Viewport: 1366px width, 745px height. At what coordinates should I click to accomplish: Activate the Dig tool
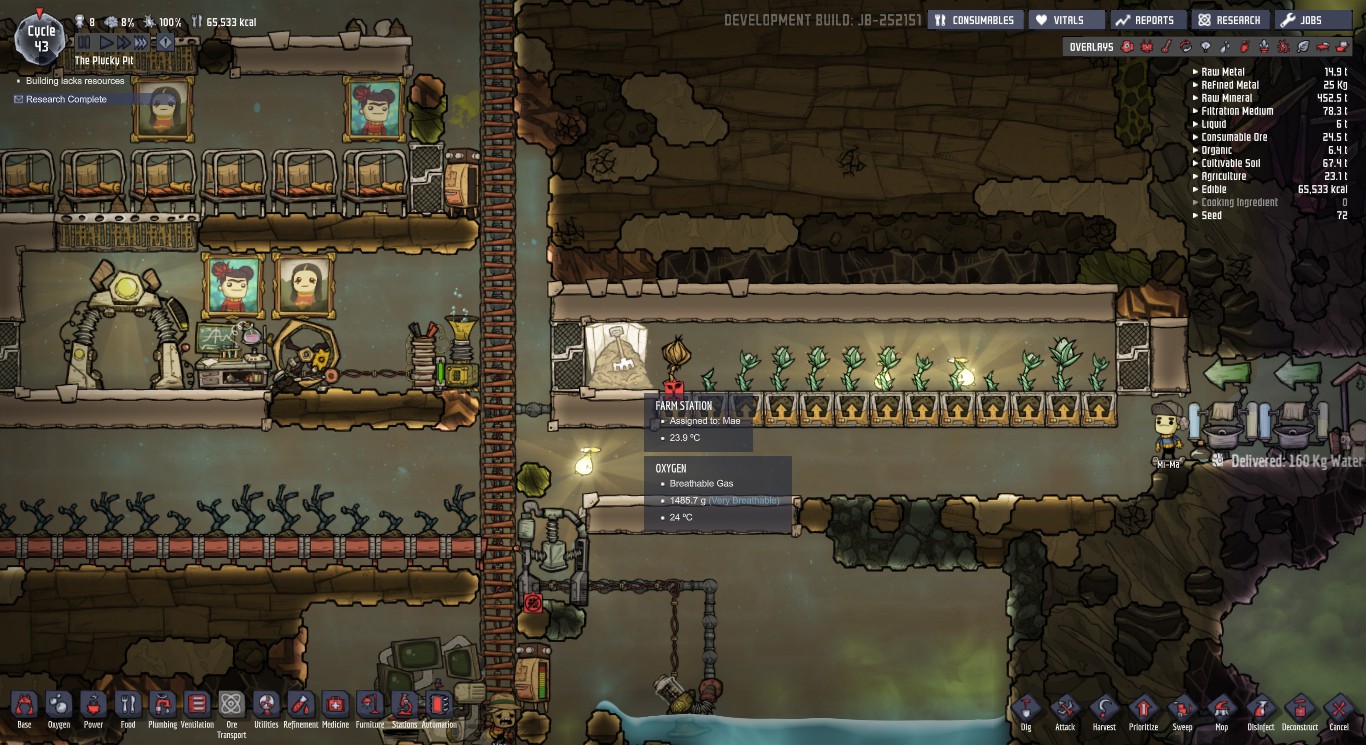pyautogui.click(x=1026, y=709)
